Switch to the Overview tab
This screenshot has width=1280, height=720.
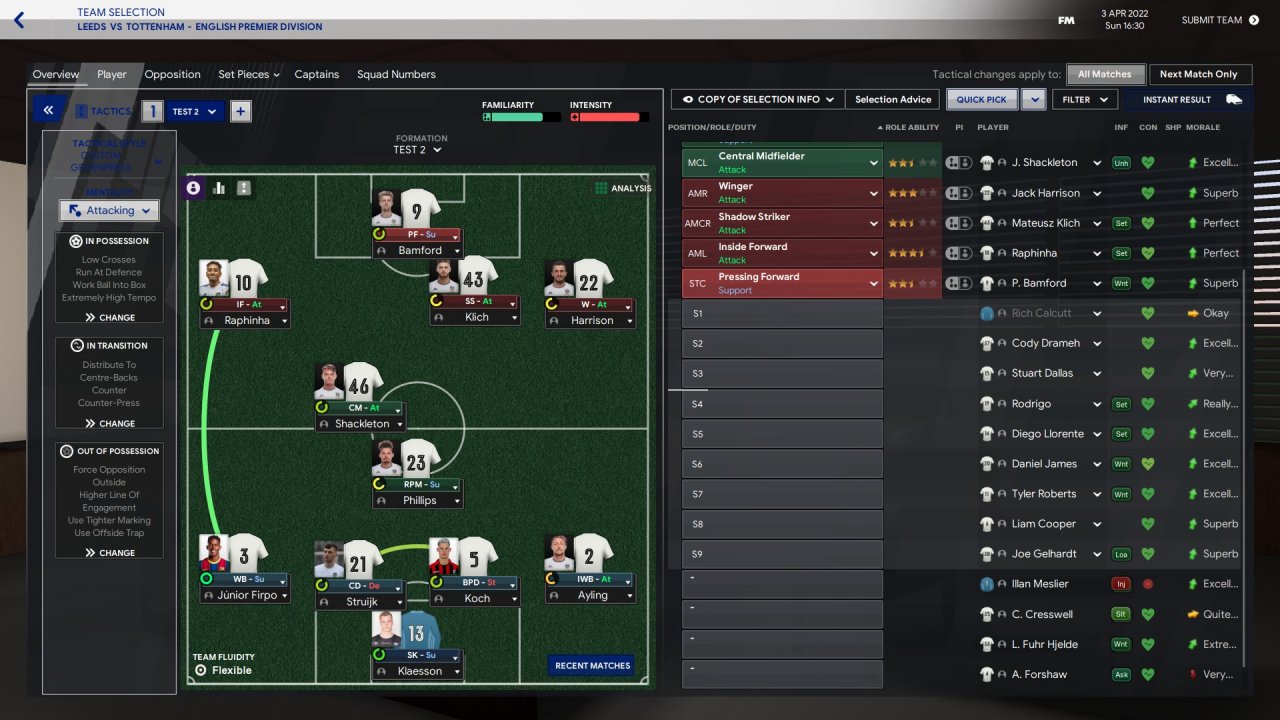55,75
